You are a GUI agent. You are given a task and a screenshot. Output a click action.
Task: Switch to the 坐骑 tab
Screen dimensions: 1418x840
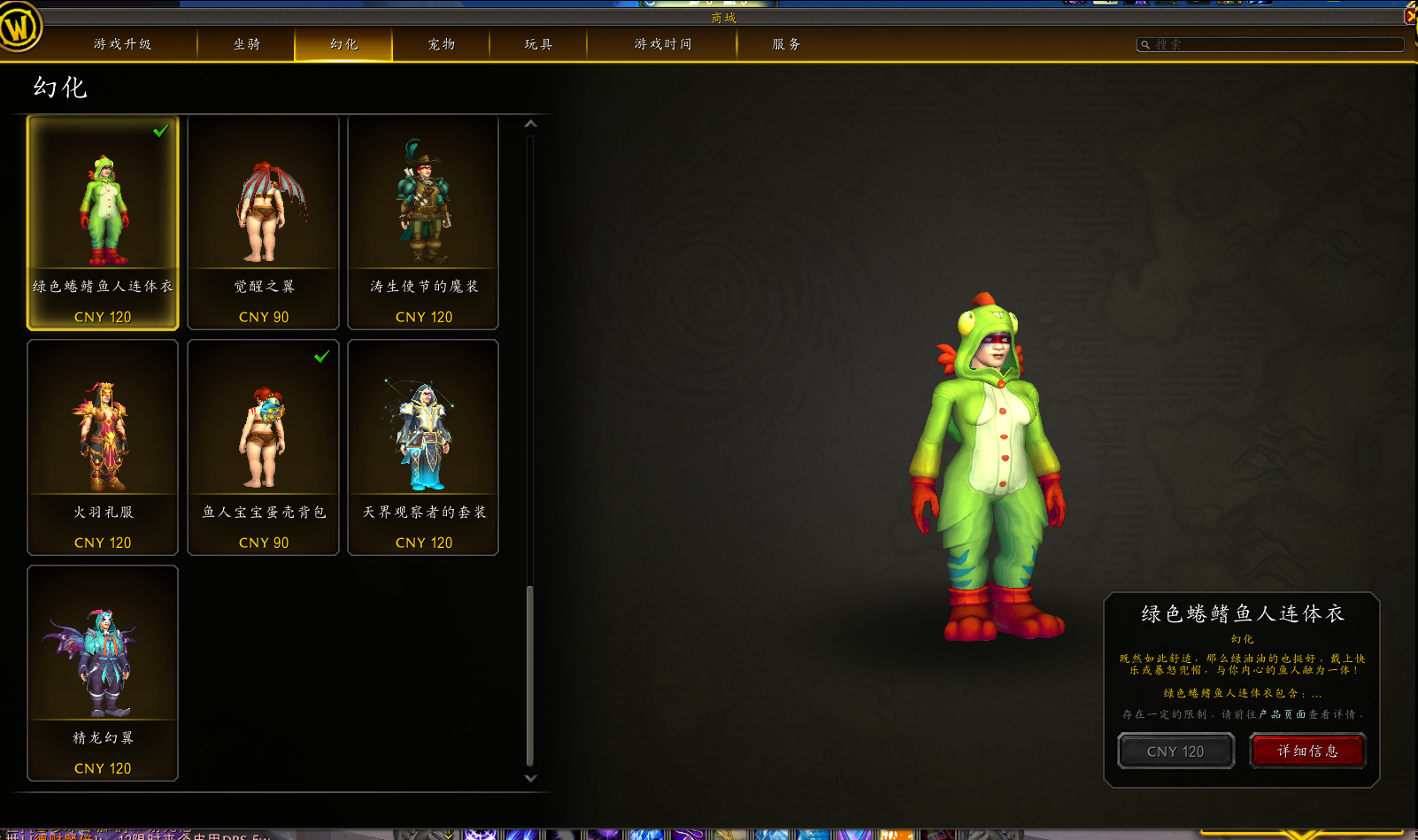pyautogui.click(x=247, y=44)
